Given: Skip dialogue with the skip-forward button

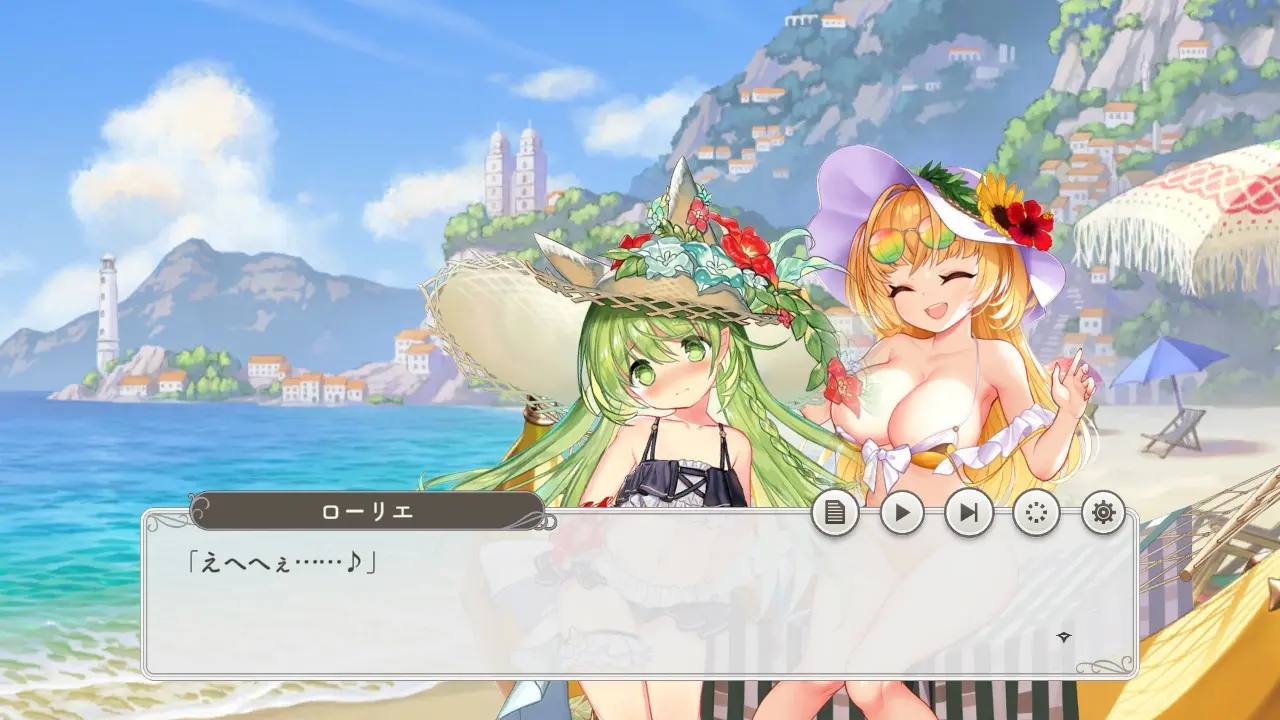Looking at the screenshot, I should point(969,513).
